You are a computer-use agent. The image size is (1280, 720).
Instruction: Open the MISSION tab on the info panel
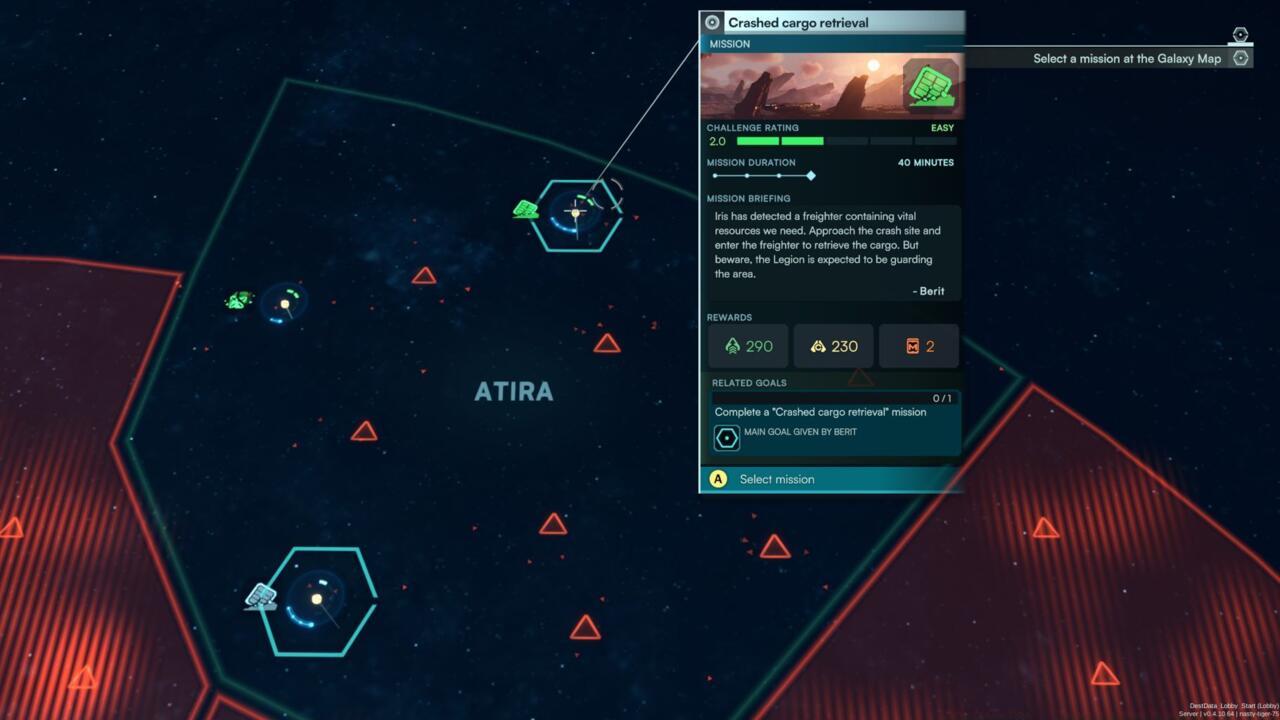coord(729,44)
